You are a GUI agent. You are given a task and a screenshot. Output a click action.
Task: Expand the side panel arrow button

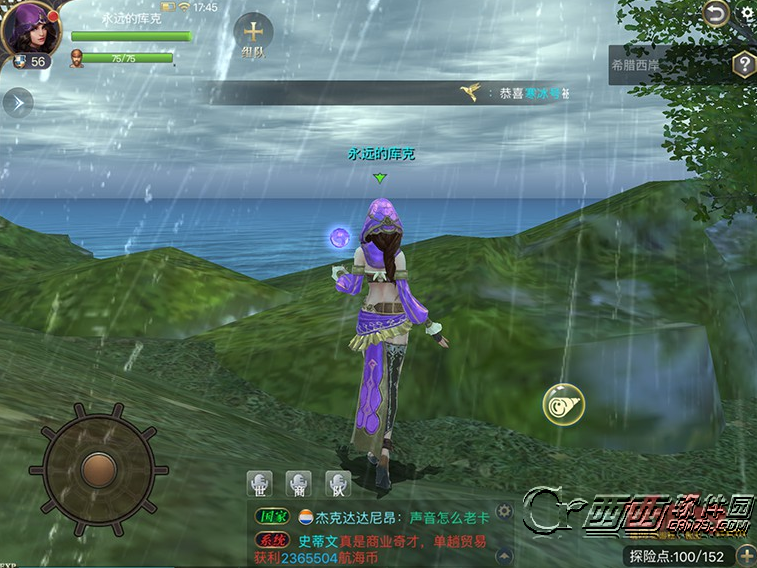click(x=18, y=102)
